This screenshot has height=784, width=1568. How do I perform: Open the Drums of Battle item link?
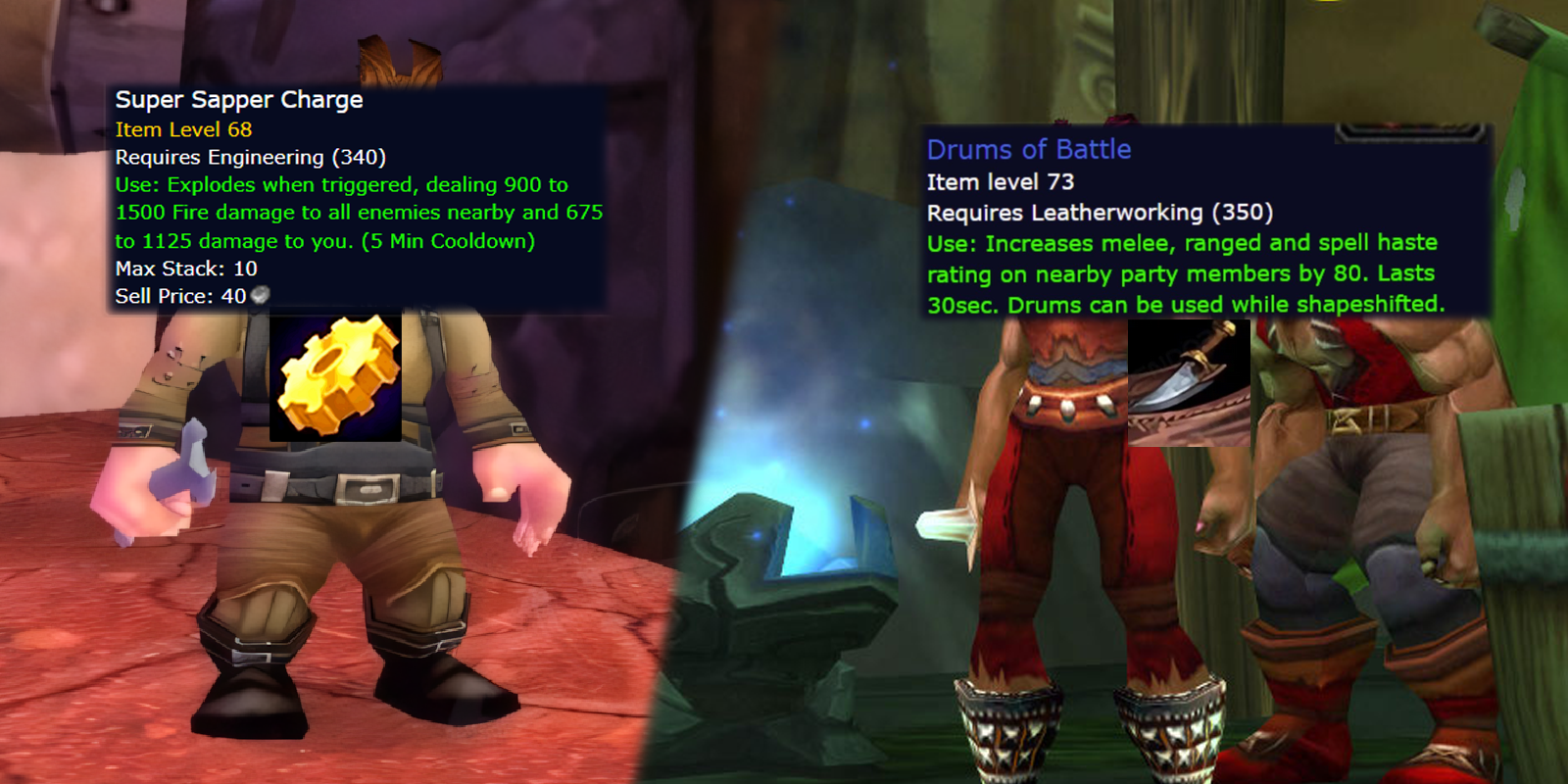click(1029, 149)
